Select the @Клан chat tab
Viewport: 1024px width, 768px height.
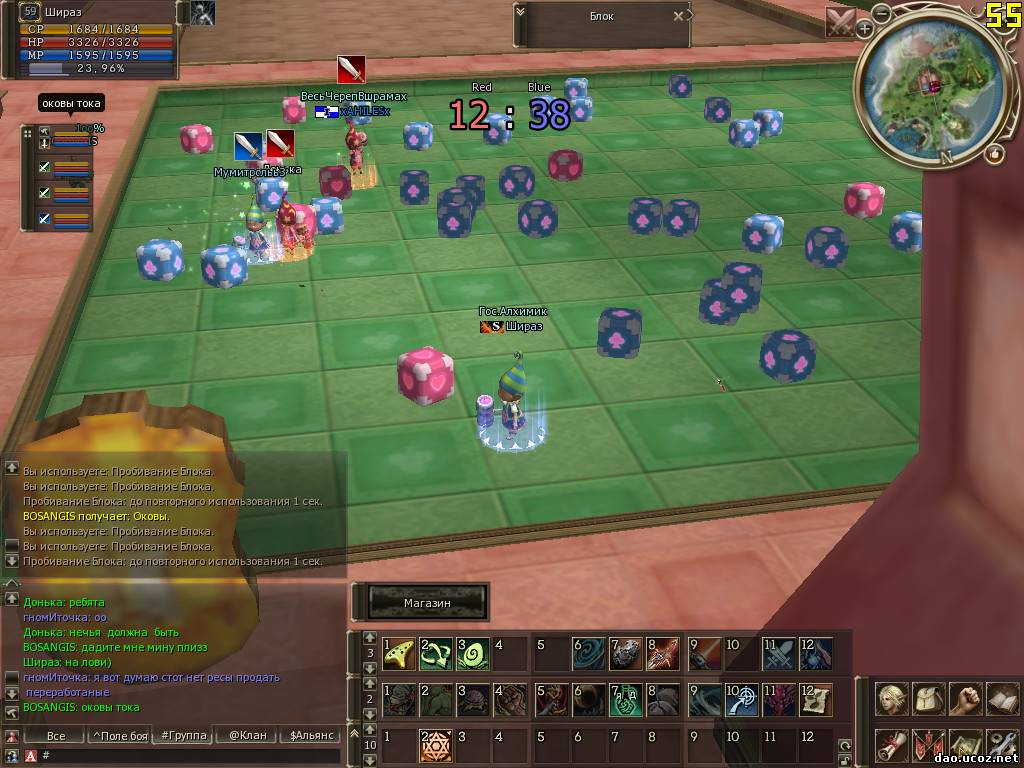coord(247,736)
